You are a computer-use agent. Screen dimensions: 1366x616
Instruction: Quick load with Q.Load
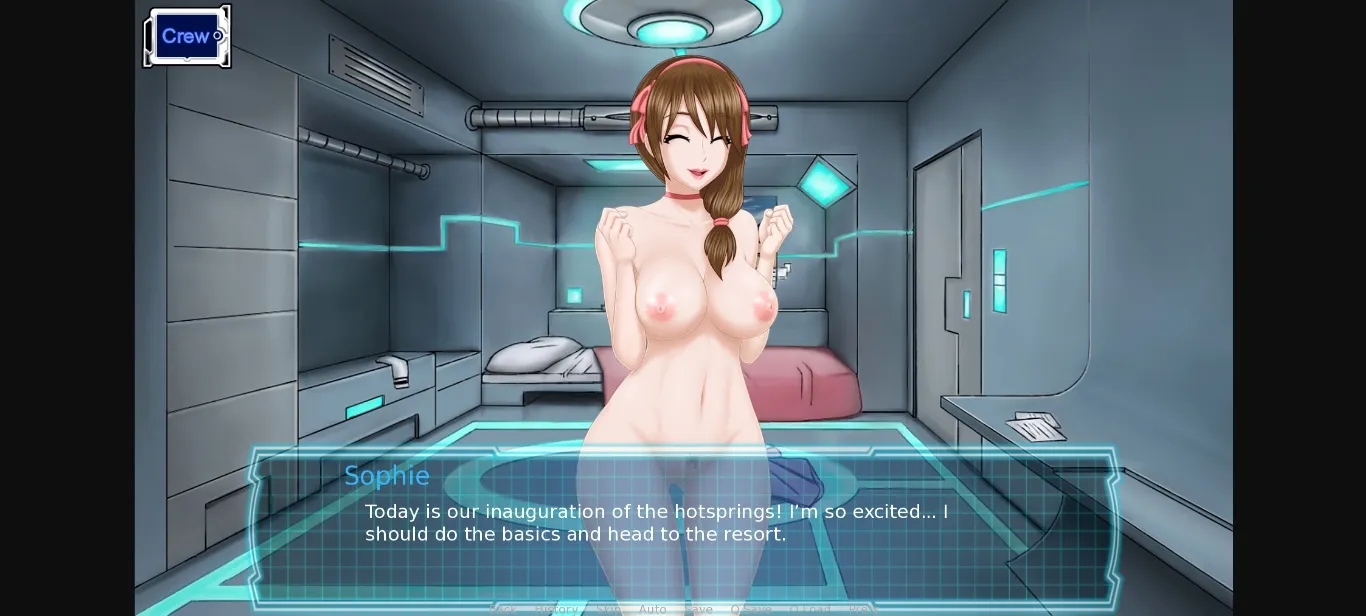coord(810,609)
